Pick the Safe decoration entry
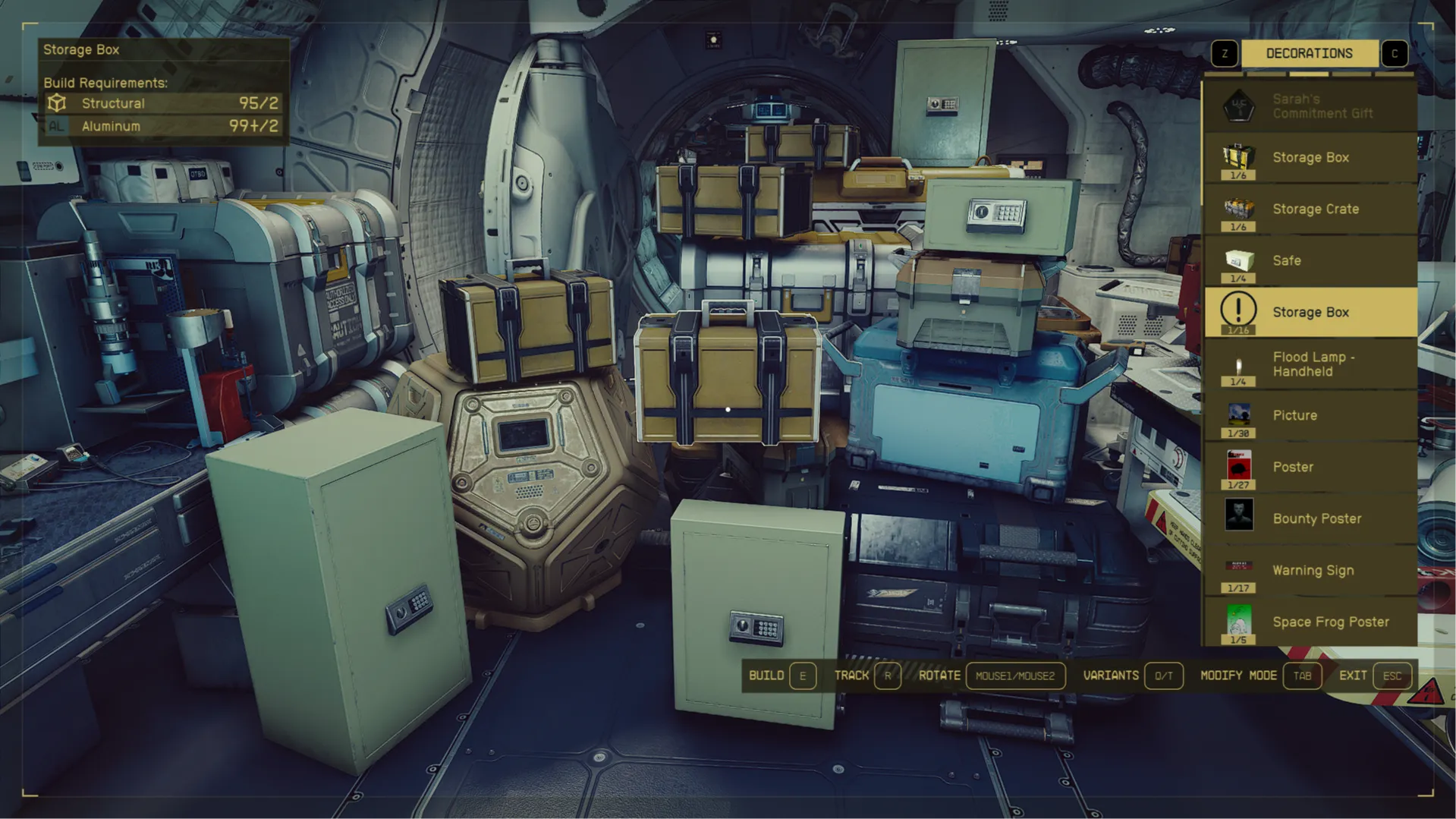Screen dimensions: 1456x819 (x=1310, y=261)
